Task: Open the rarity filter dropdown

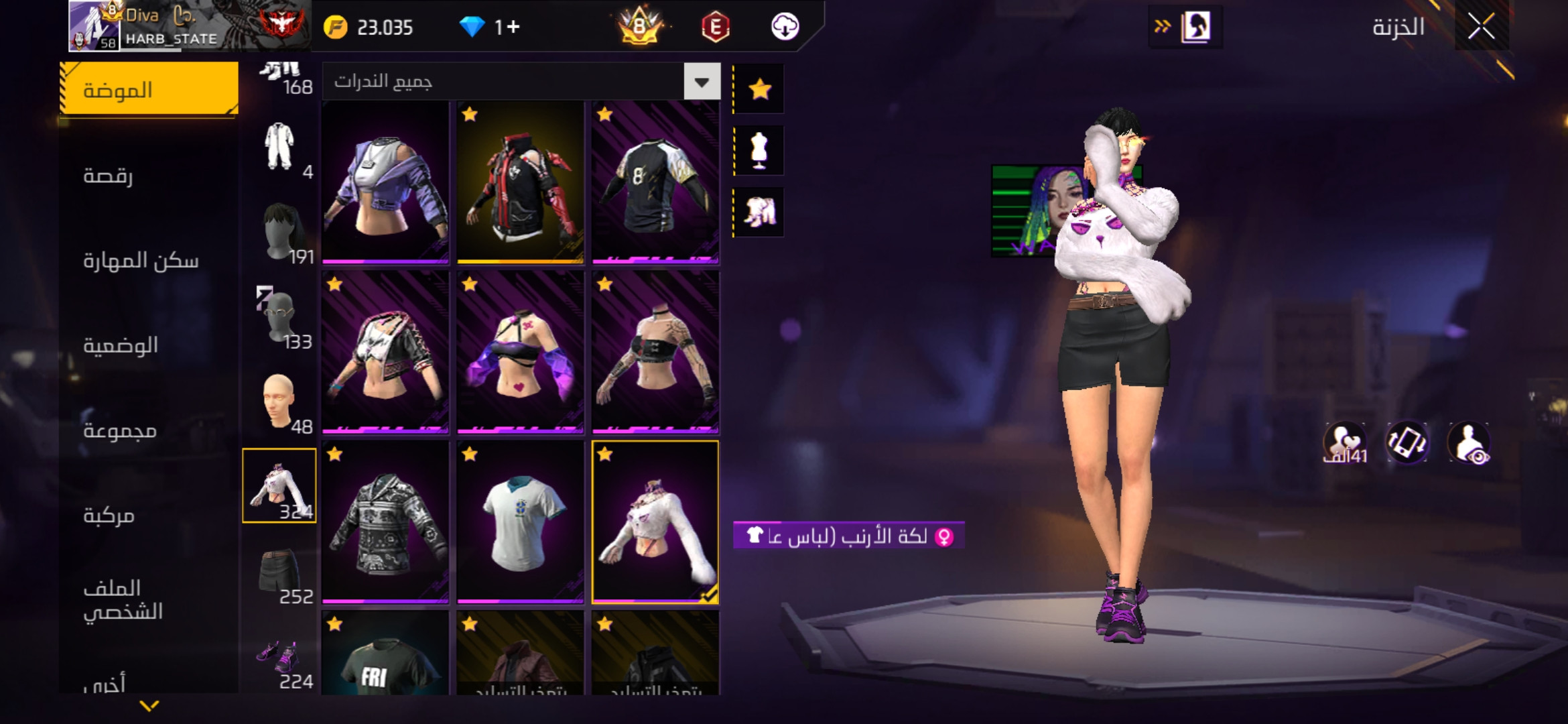Action: (702, 82)
